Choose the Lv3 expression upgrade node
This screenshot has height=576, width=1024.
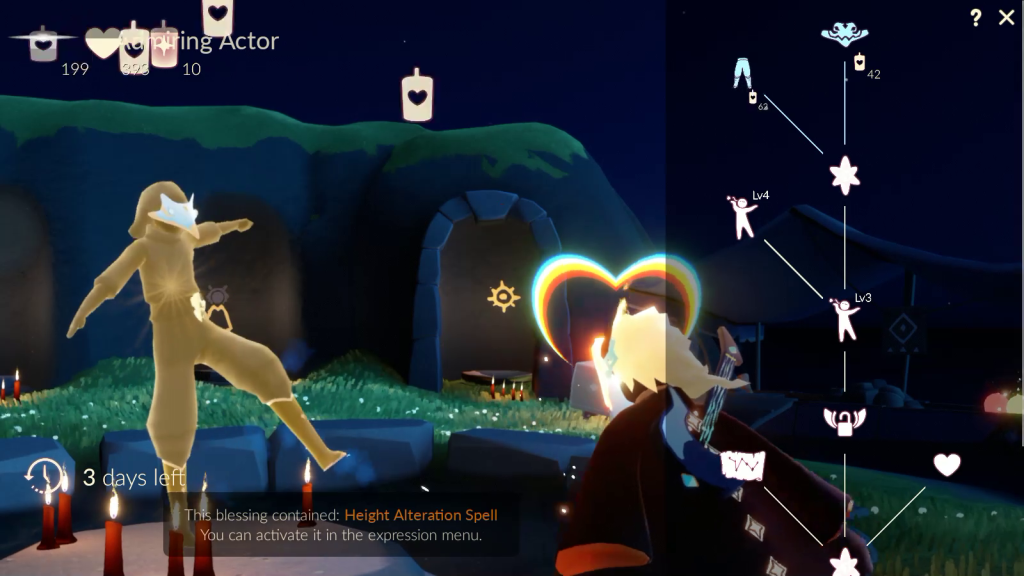pyautogui.click(x=846, y=318)
